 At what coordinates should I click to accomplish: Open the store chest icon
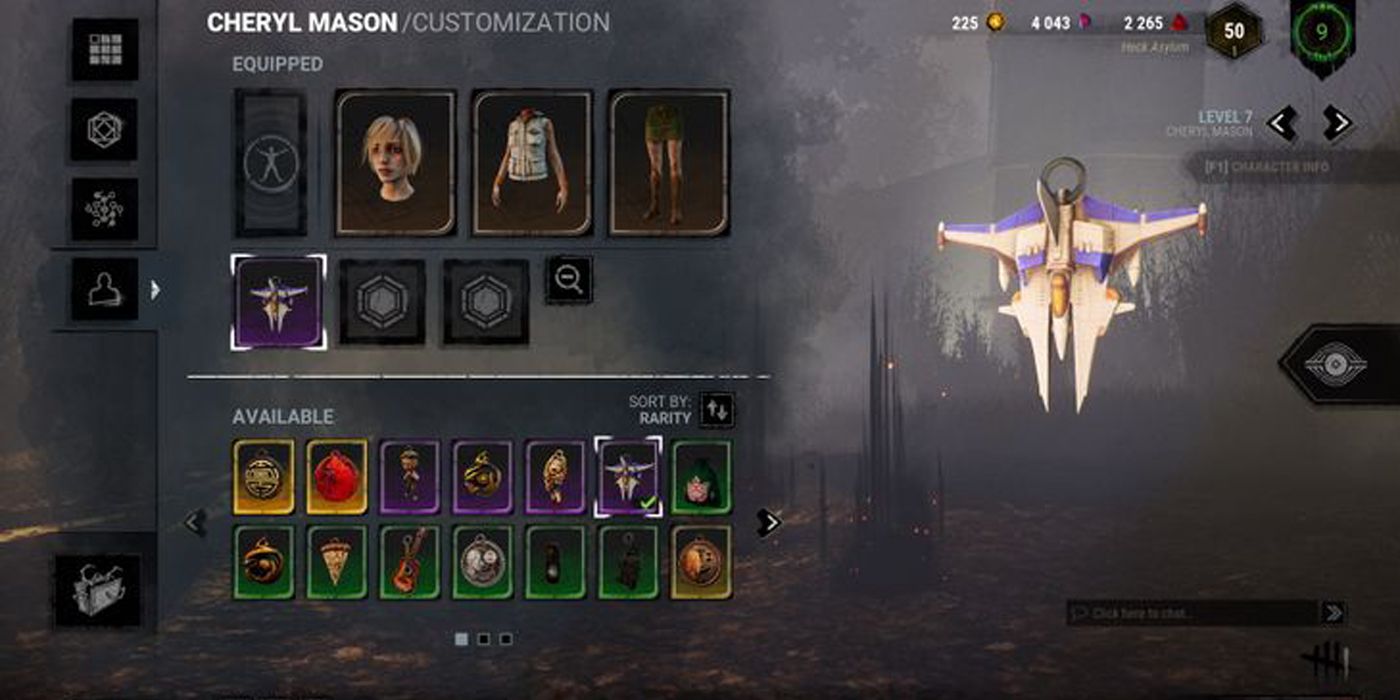(97, 590)
